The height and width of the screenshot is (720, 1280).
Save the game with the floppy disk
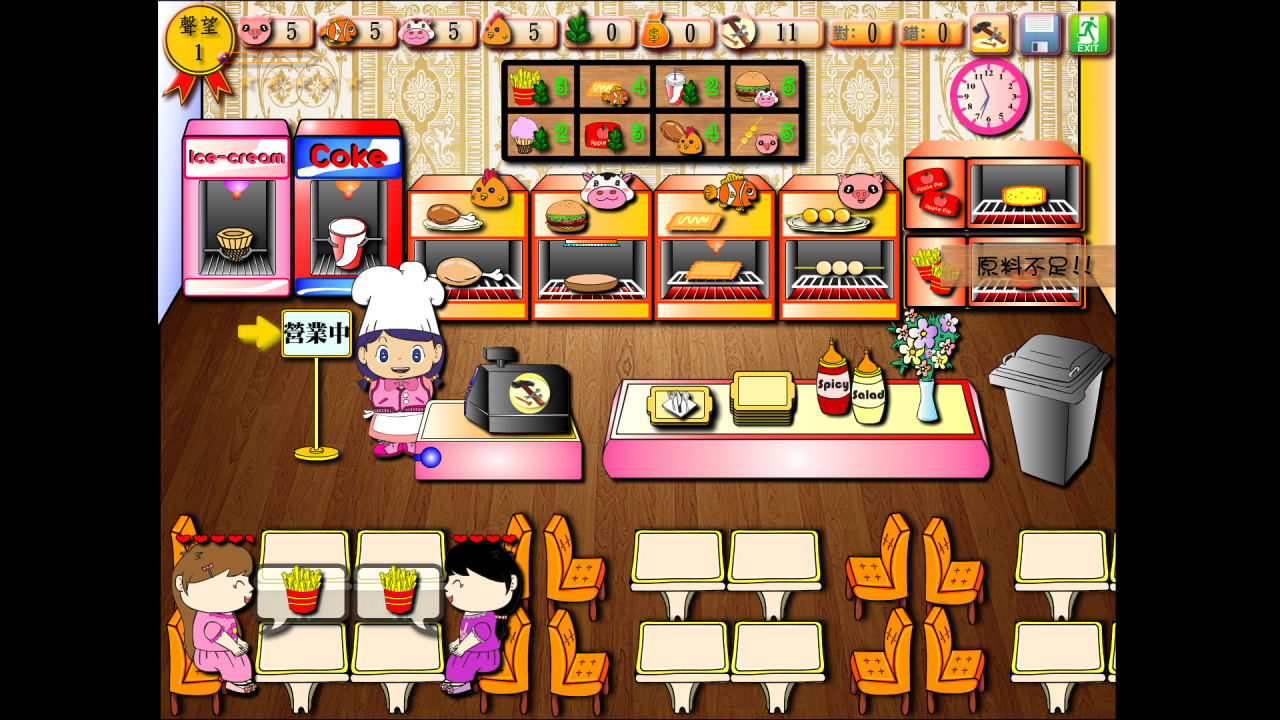pyautogui.click(x=1039, y=33)
